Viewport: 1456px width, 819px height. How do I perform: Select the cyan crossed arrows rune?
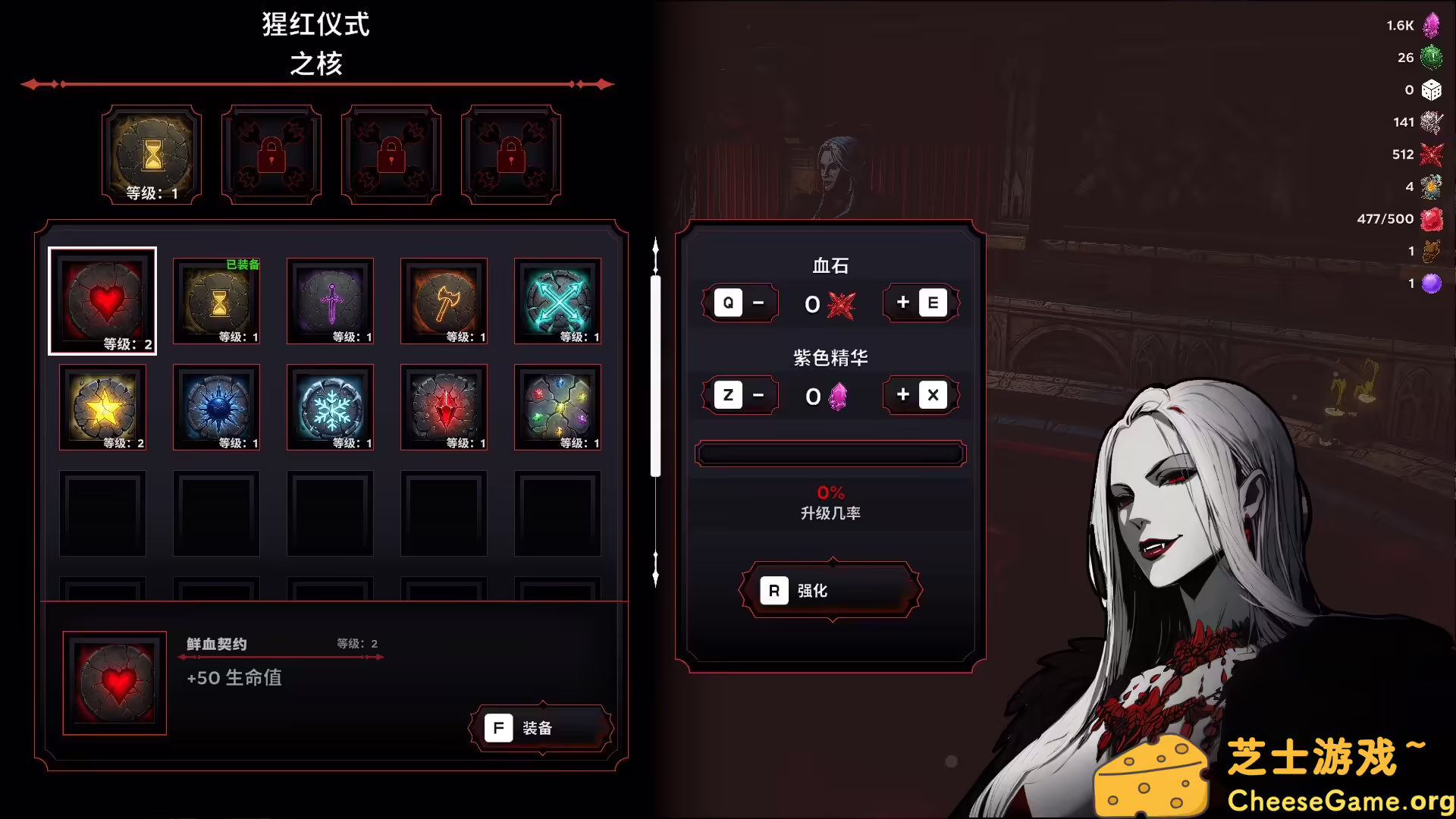pyautogui.click(x=557, y=301)
